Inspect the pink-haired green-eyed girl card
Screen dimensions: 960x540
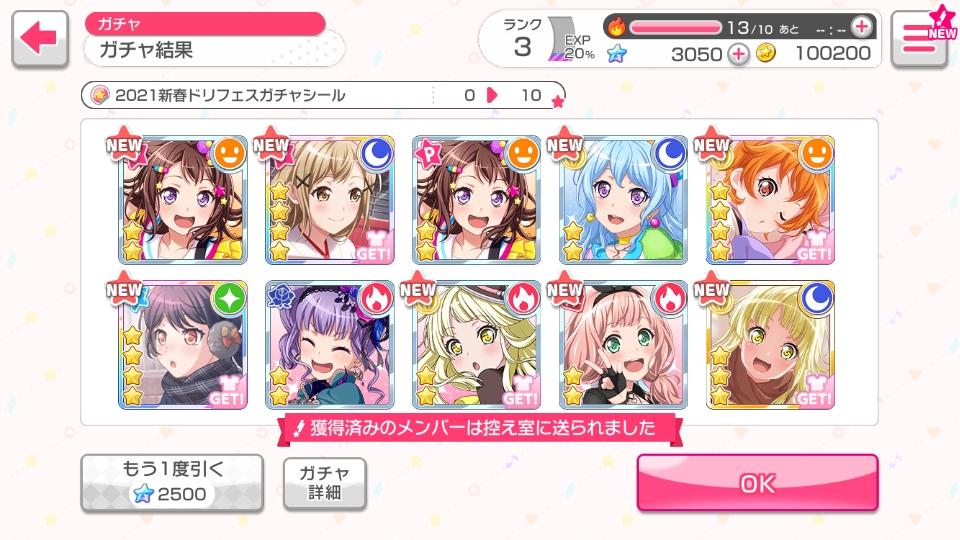[x=624, y=344]
